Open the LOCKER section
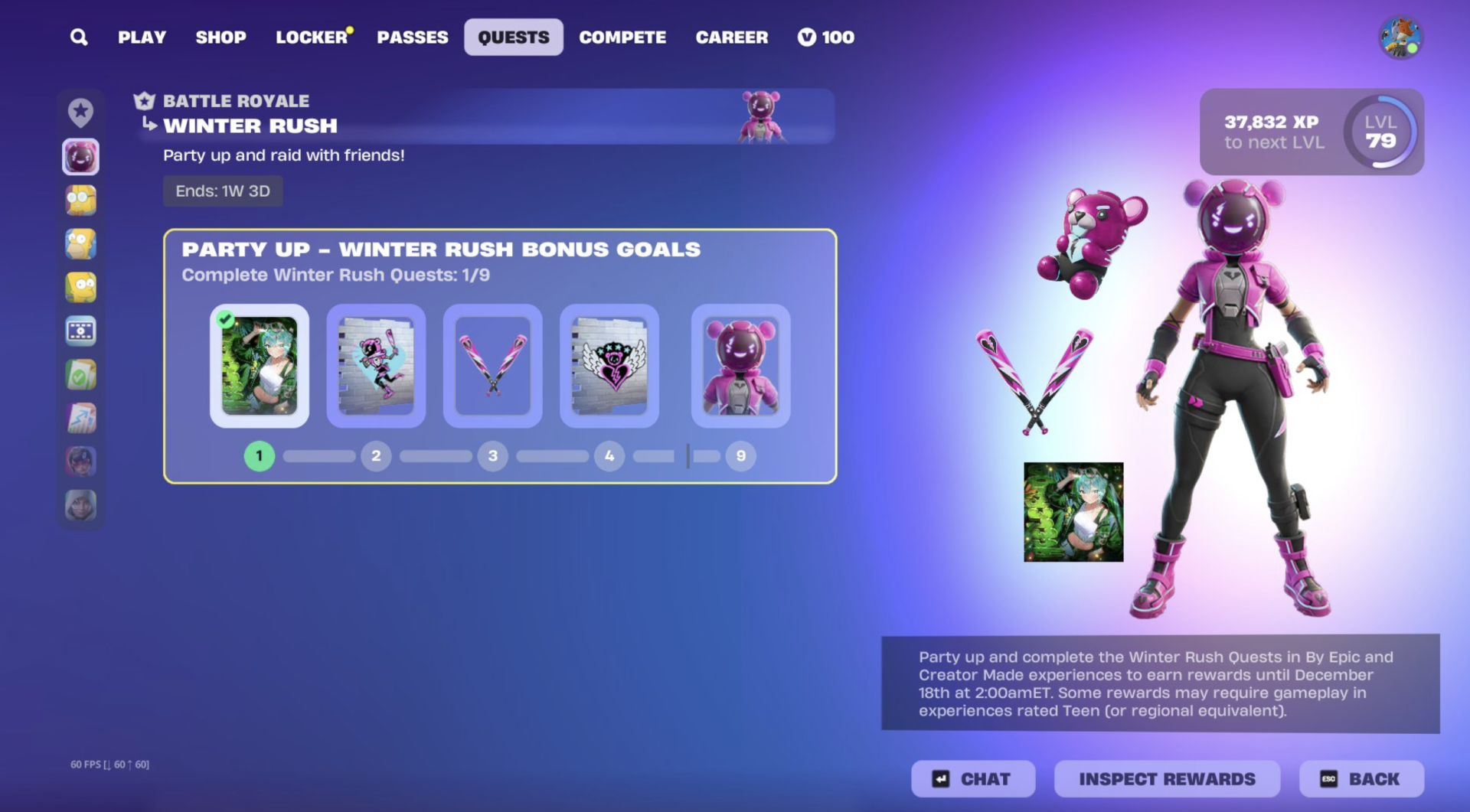 tap(310, 37)
